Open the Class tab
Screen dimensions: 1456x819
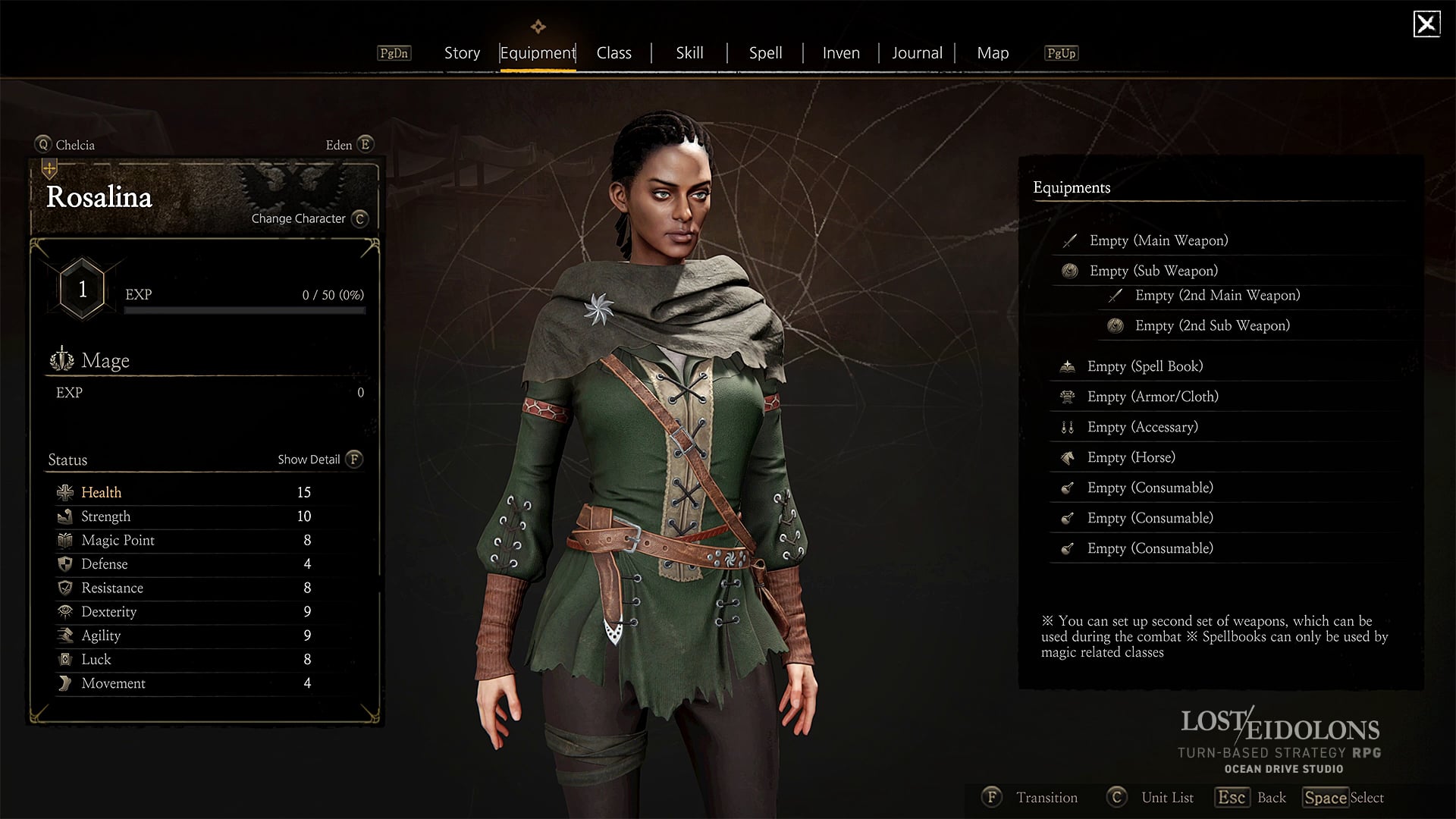(613, 53)
